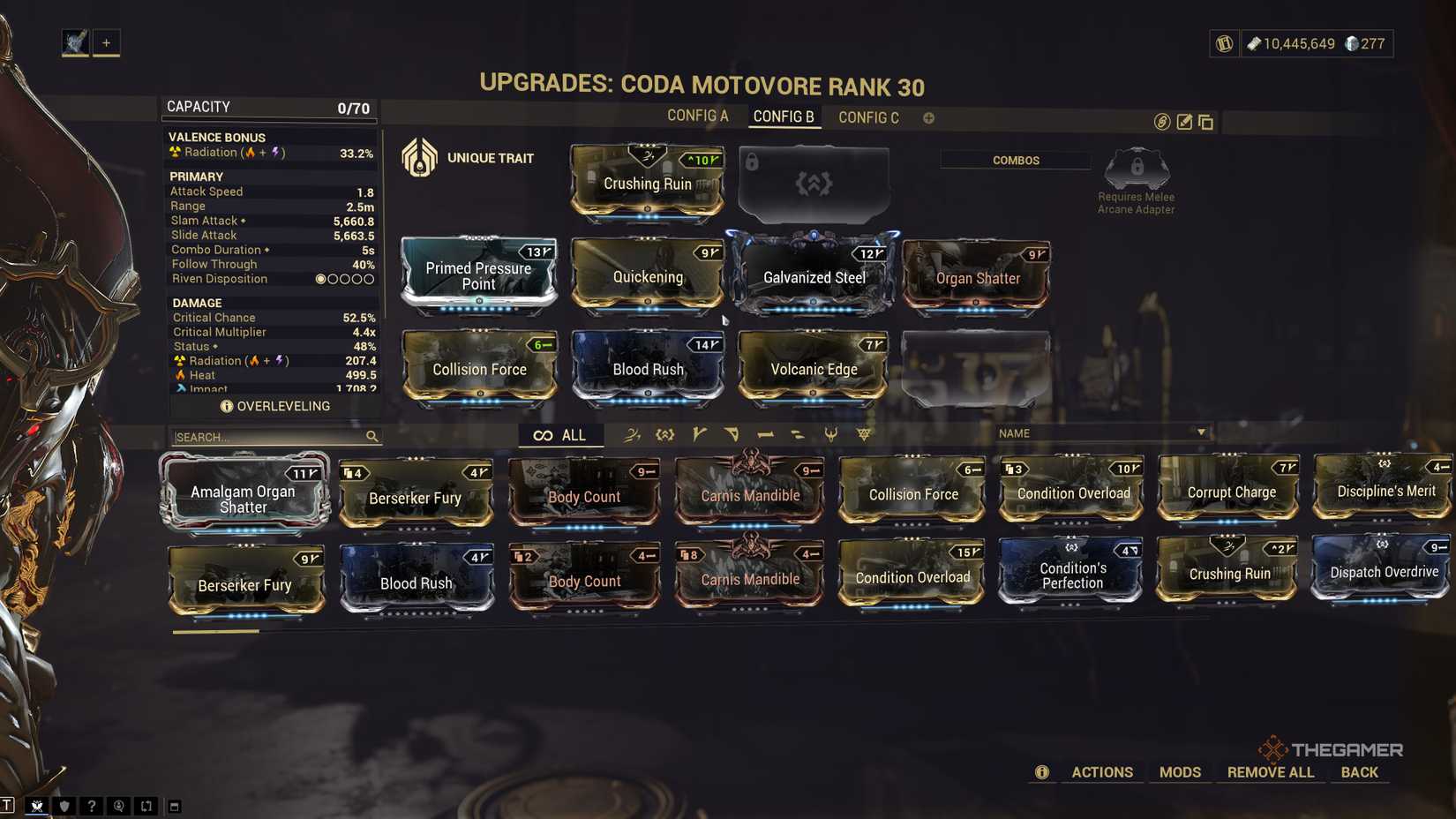Switch to the Config A tab
This screenshot has height=819, width=1456.
point(698,116)
